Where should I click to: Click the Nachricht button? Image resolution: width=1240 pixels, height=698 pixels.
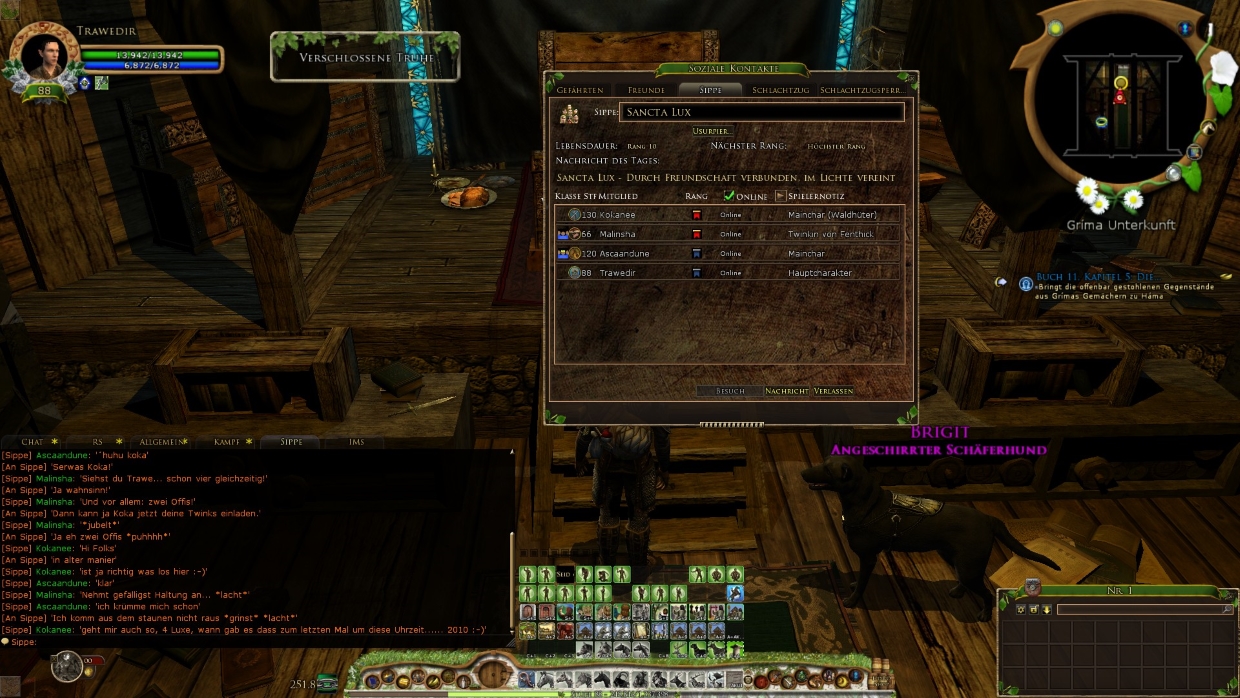(786, 391)
